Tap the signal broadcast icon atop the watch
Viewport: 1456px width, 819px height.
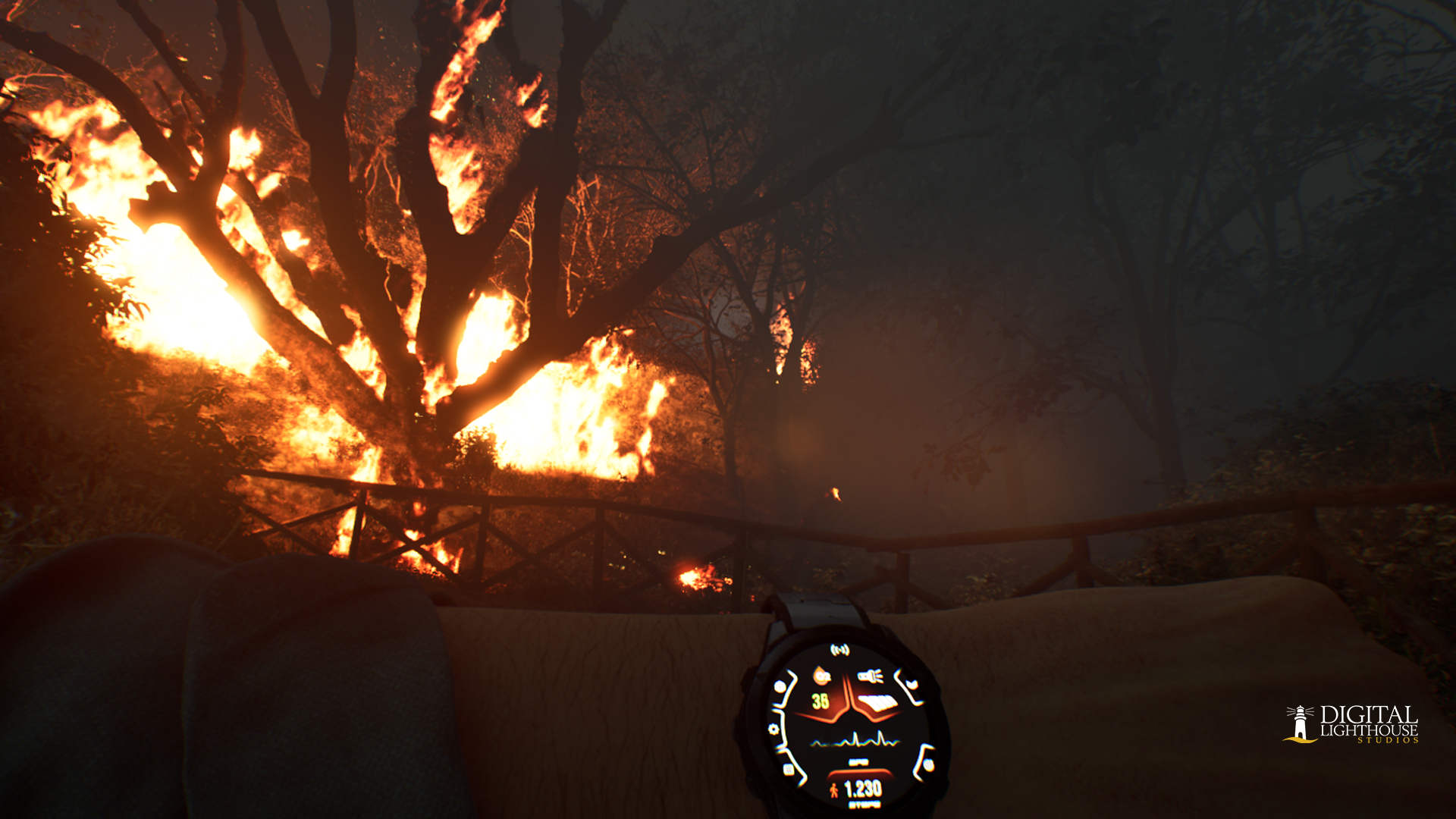pos(839,650)
